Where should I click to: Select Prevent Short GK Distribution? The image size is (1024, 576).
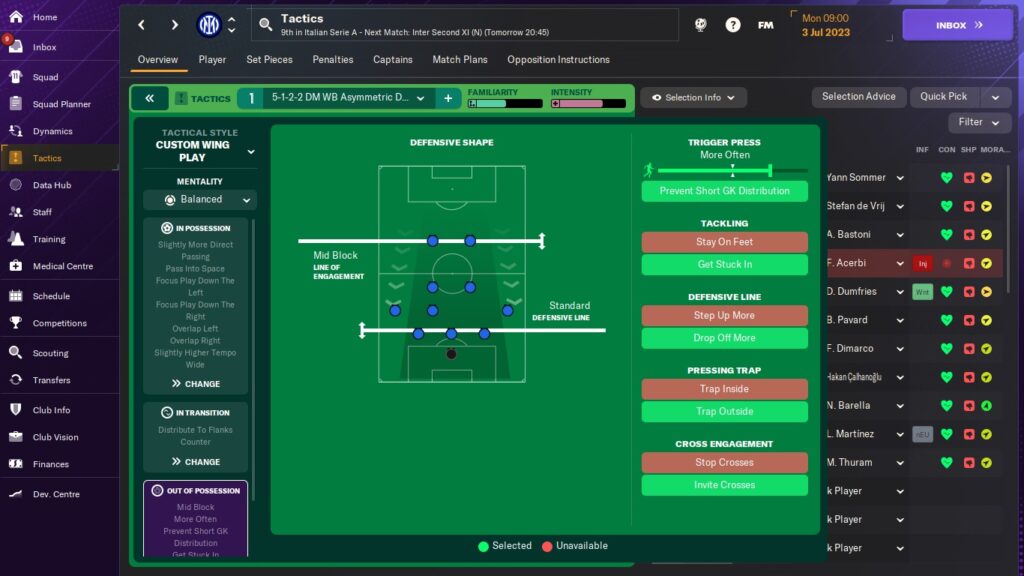[x=724, y=191]
